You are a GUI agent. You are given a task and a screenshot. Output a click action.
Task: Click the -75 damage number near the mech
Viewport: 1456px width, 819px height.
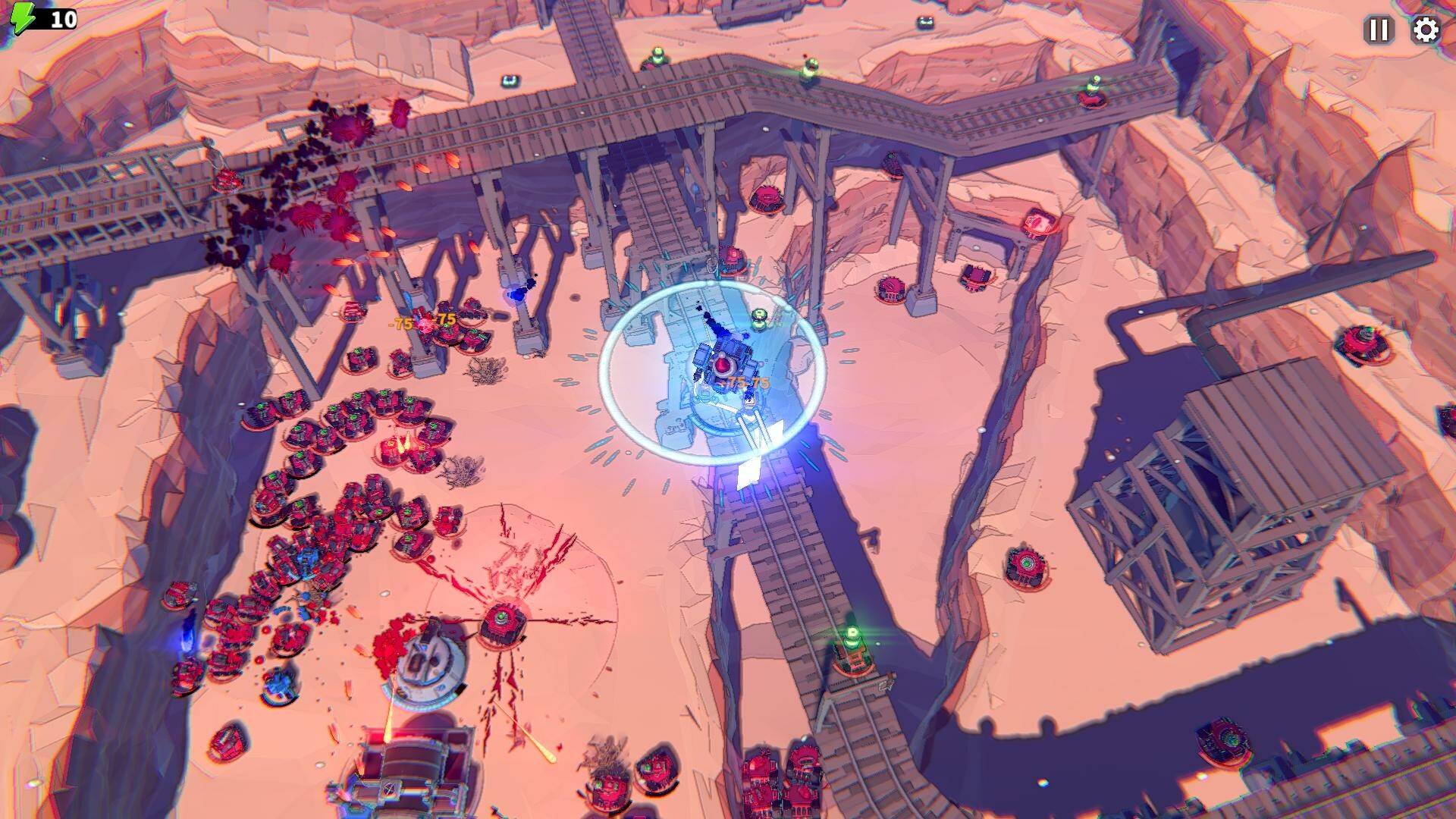[745, 383]
